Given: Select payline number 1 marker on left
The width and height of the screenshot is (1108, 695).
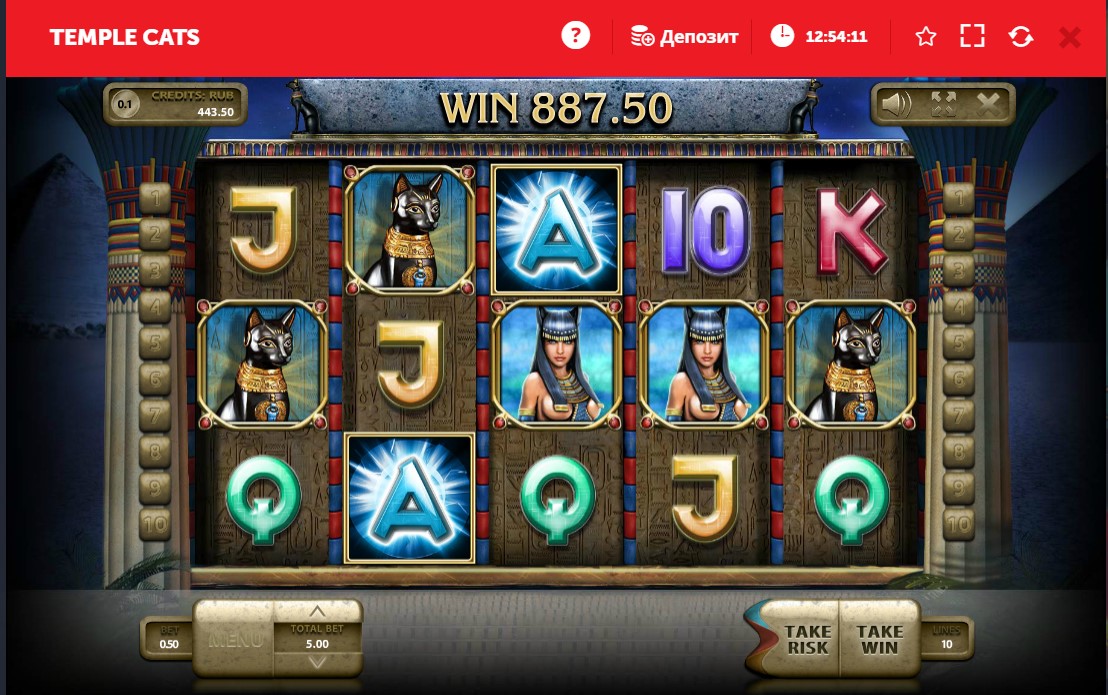Looking at the screenshot, I should tap(155, 196).
